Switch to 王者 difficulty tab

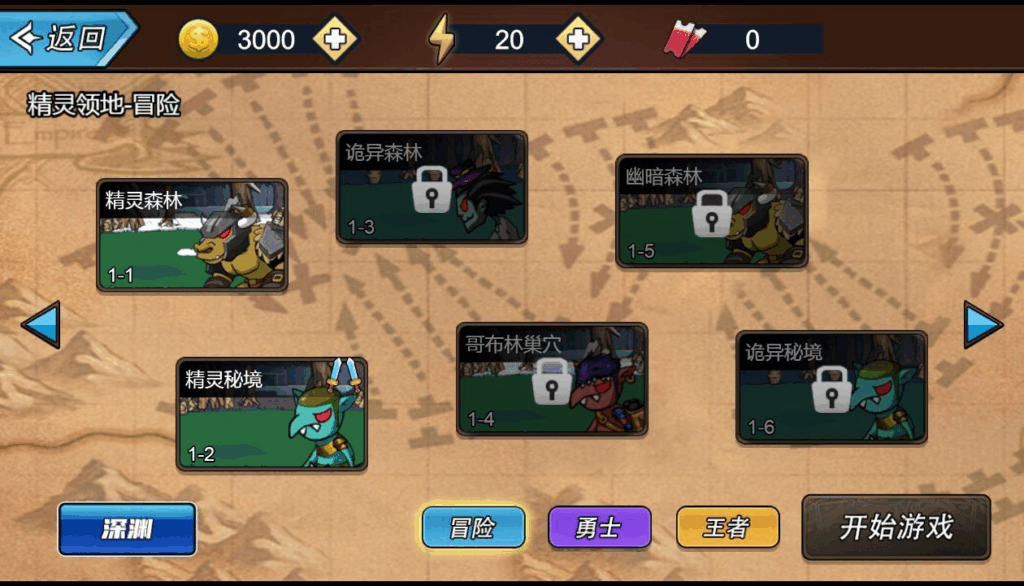point(727,527)
